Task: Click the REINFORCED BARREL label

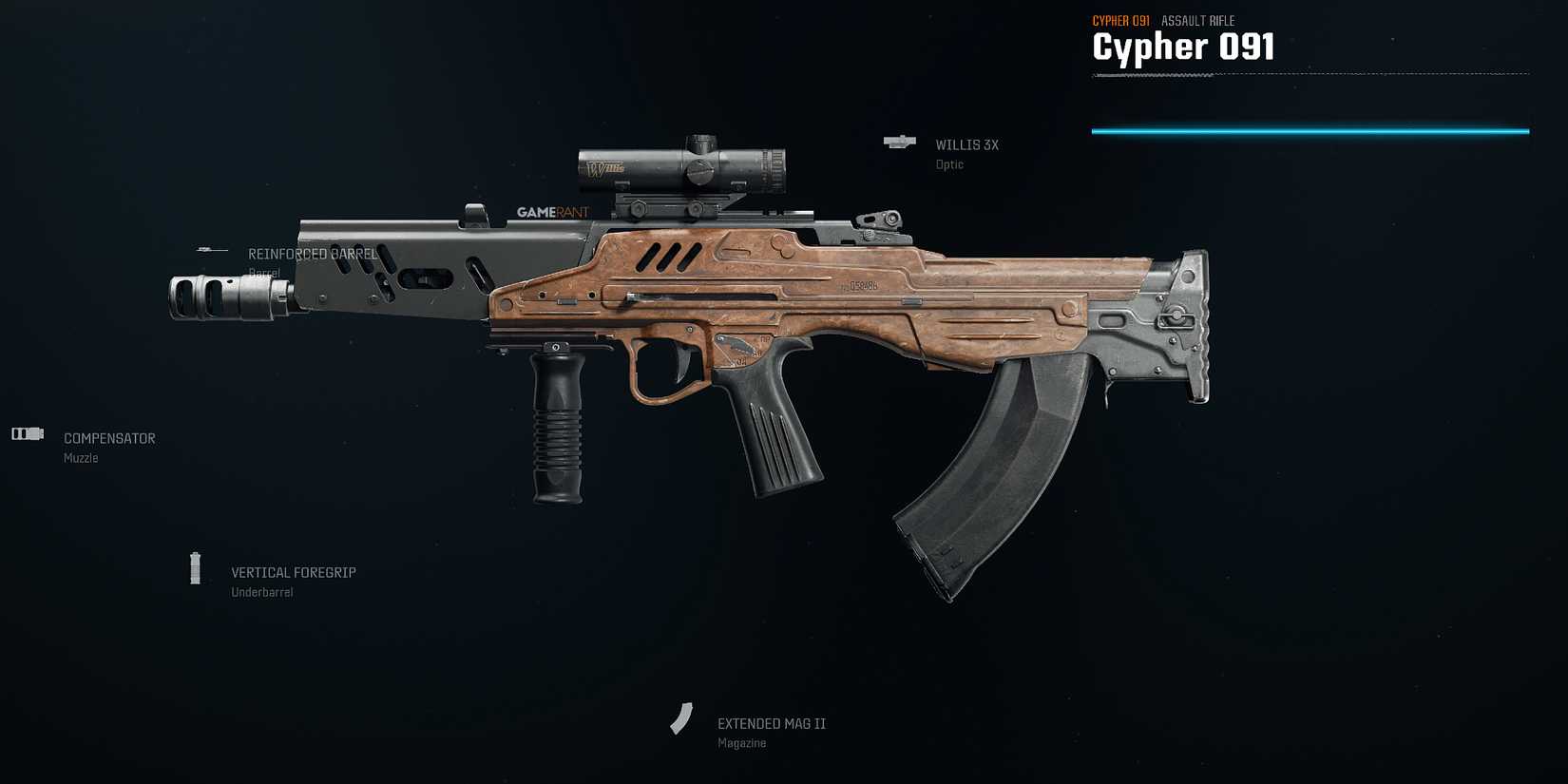Action: [x=312, y=254]
